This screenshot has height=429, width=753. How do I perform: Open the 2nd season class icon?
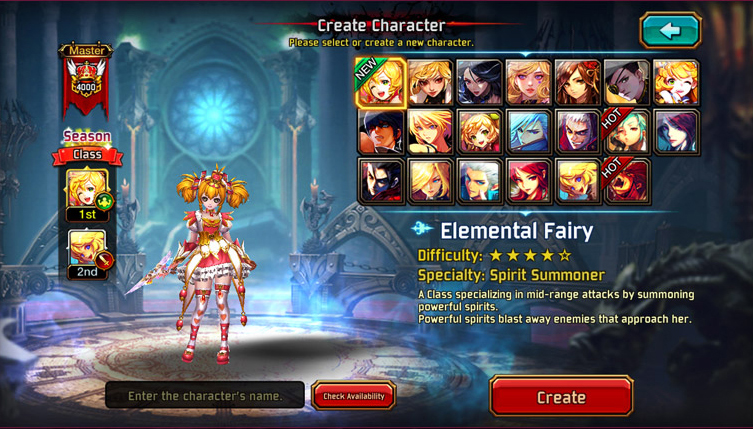click(x=87, y=249)
